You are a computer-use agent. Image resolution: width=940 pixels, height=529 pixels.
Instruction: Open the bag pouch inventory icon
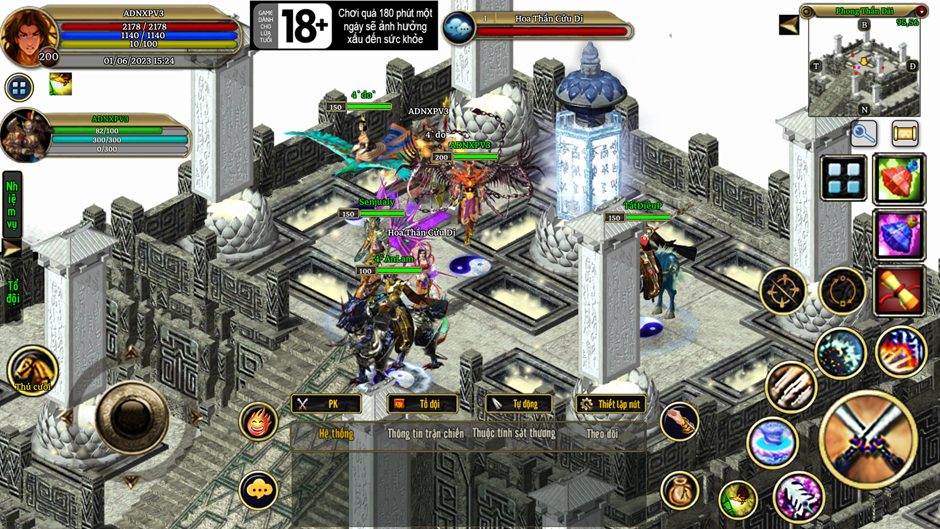680,490
